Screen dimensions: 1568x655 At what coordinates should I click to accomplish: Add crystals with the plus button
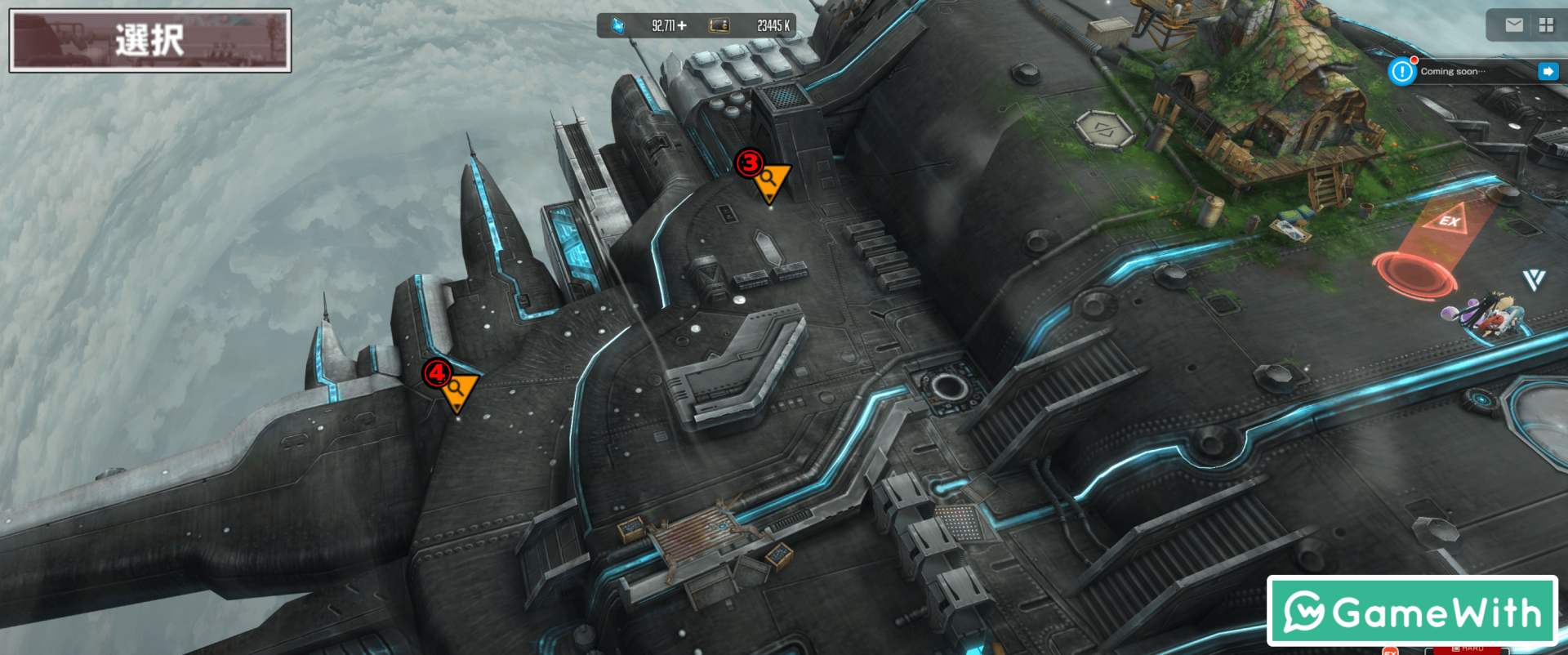coord(682,26)
